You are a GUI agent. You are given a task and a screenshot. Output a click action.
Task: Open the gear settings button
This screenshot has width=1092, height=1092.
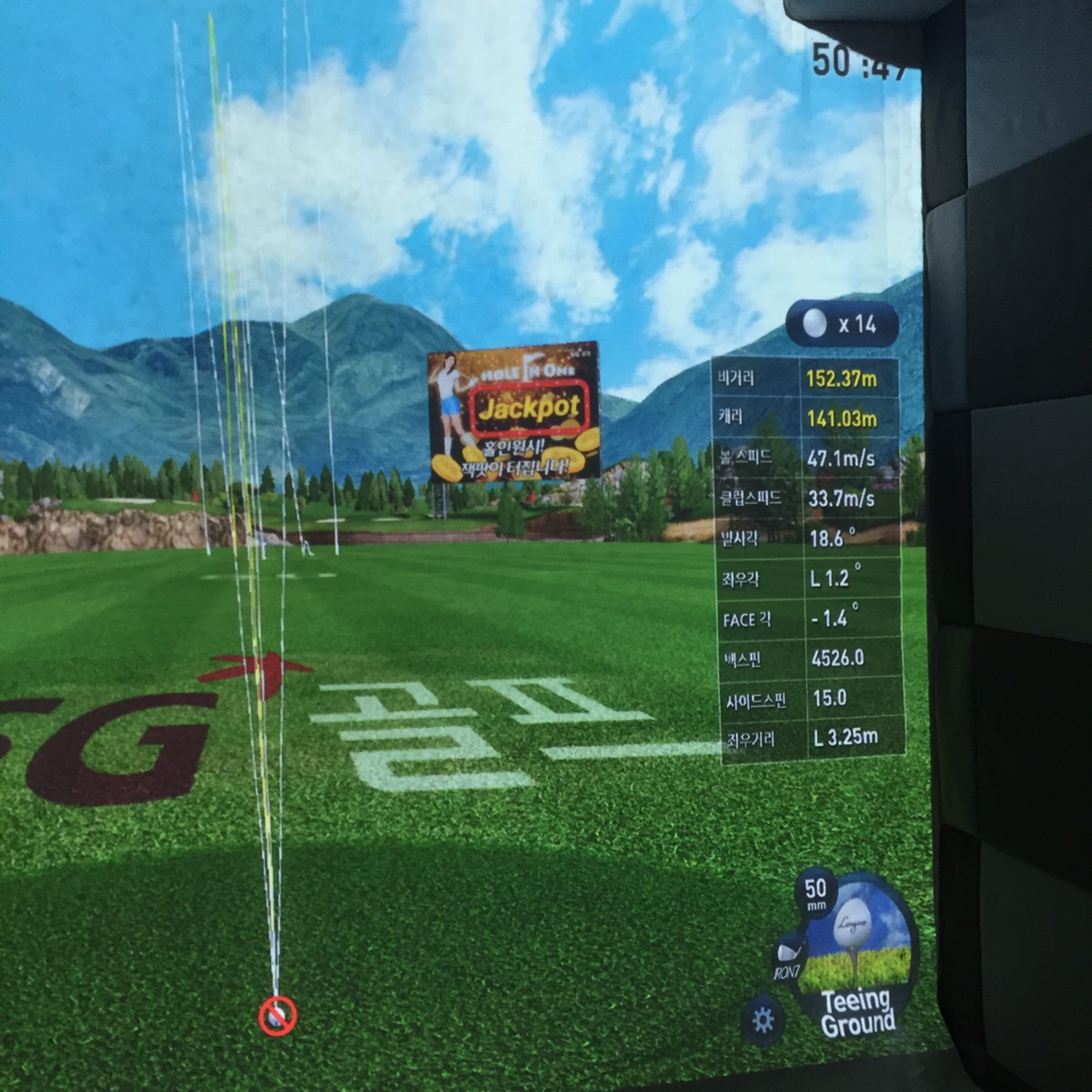763,1019
